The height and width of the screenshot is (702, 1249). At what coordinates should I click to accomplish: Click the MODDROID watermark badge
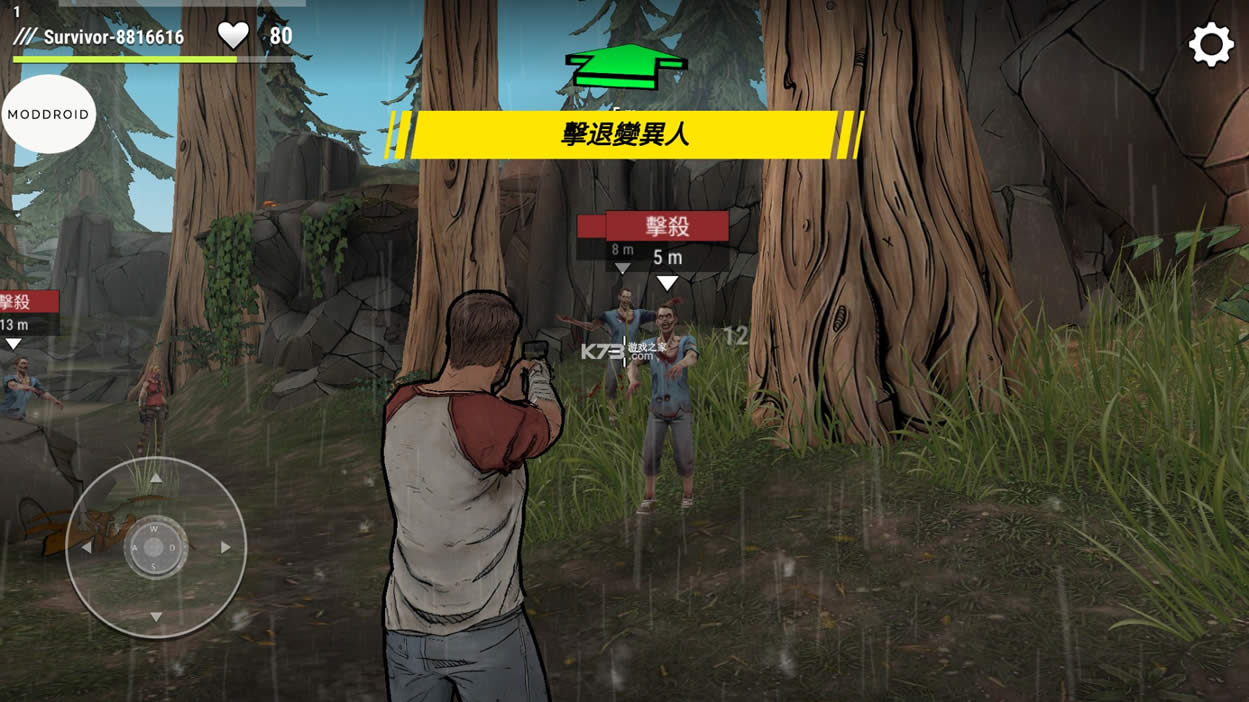pyautogui.click(x=48, y=114)
